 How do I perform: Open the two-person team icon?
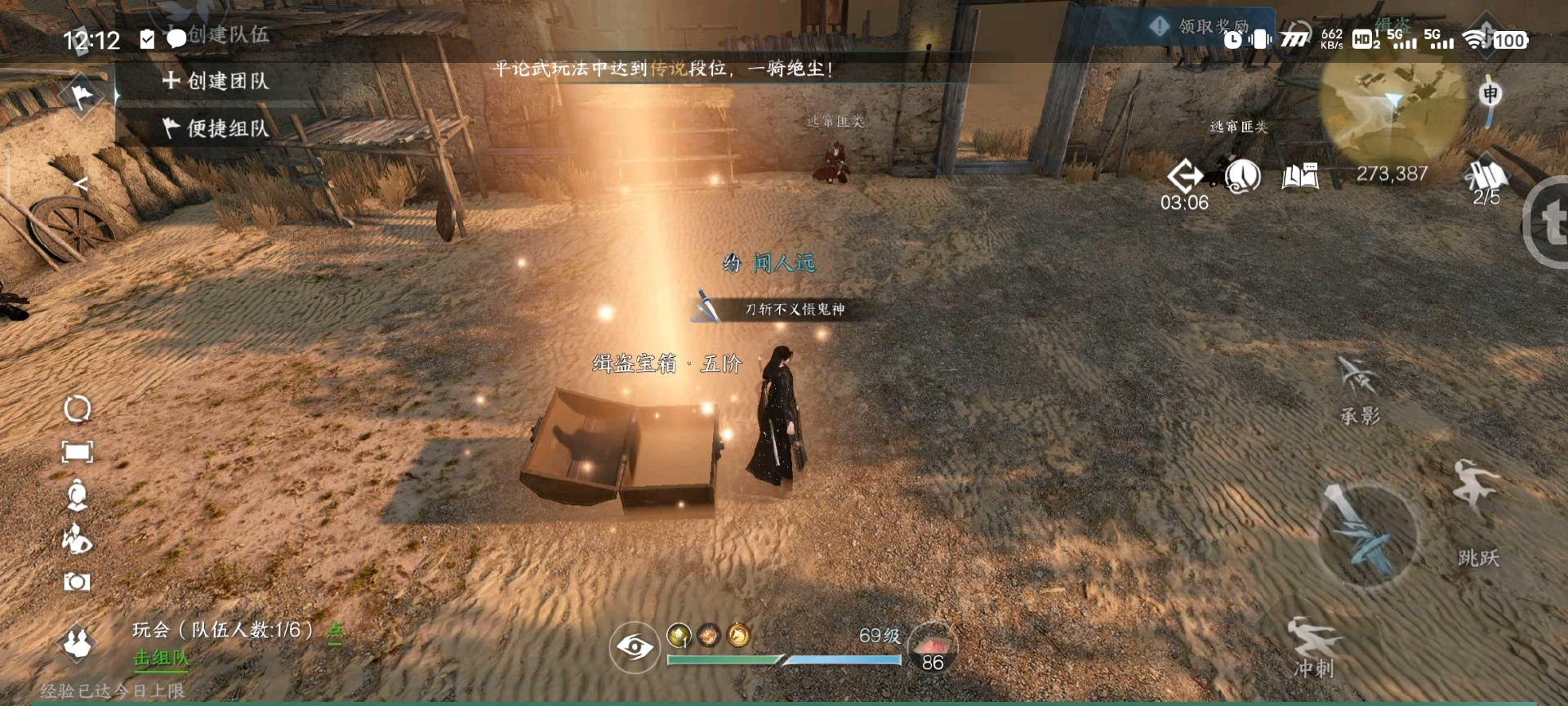coord(78,642)
